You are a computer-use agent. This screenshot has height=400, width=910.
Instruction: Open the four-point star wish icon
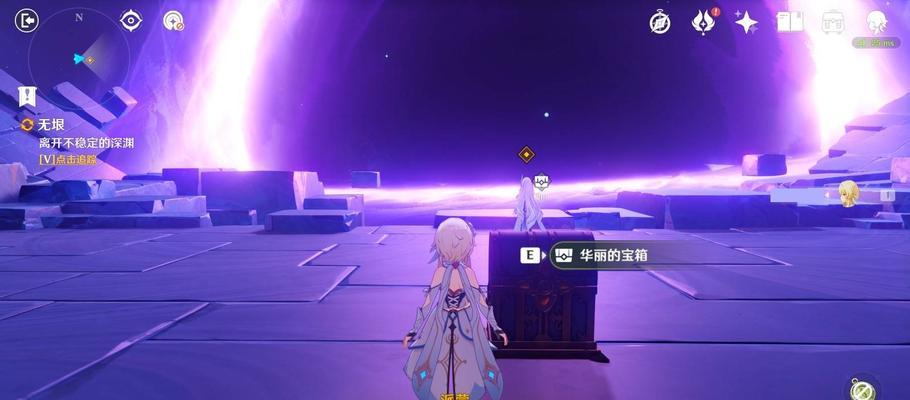click(x=746, y=22)
